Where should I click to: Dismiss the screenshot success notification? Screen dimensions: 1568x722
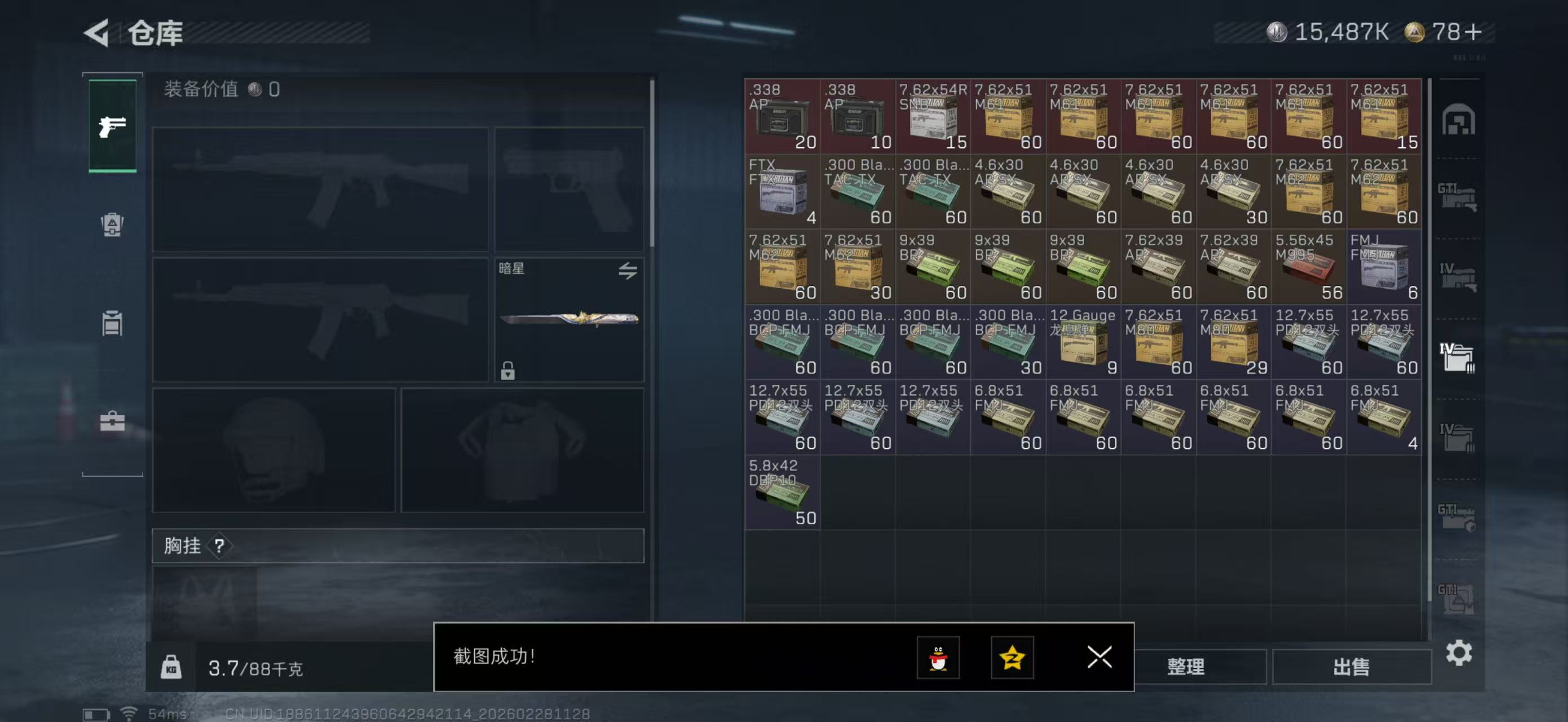click(1099, 657)
